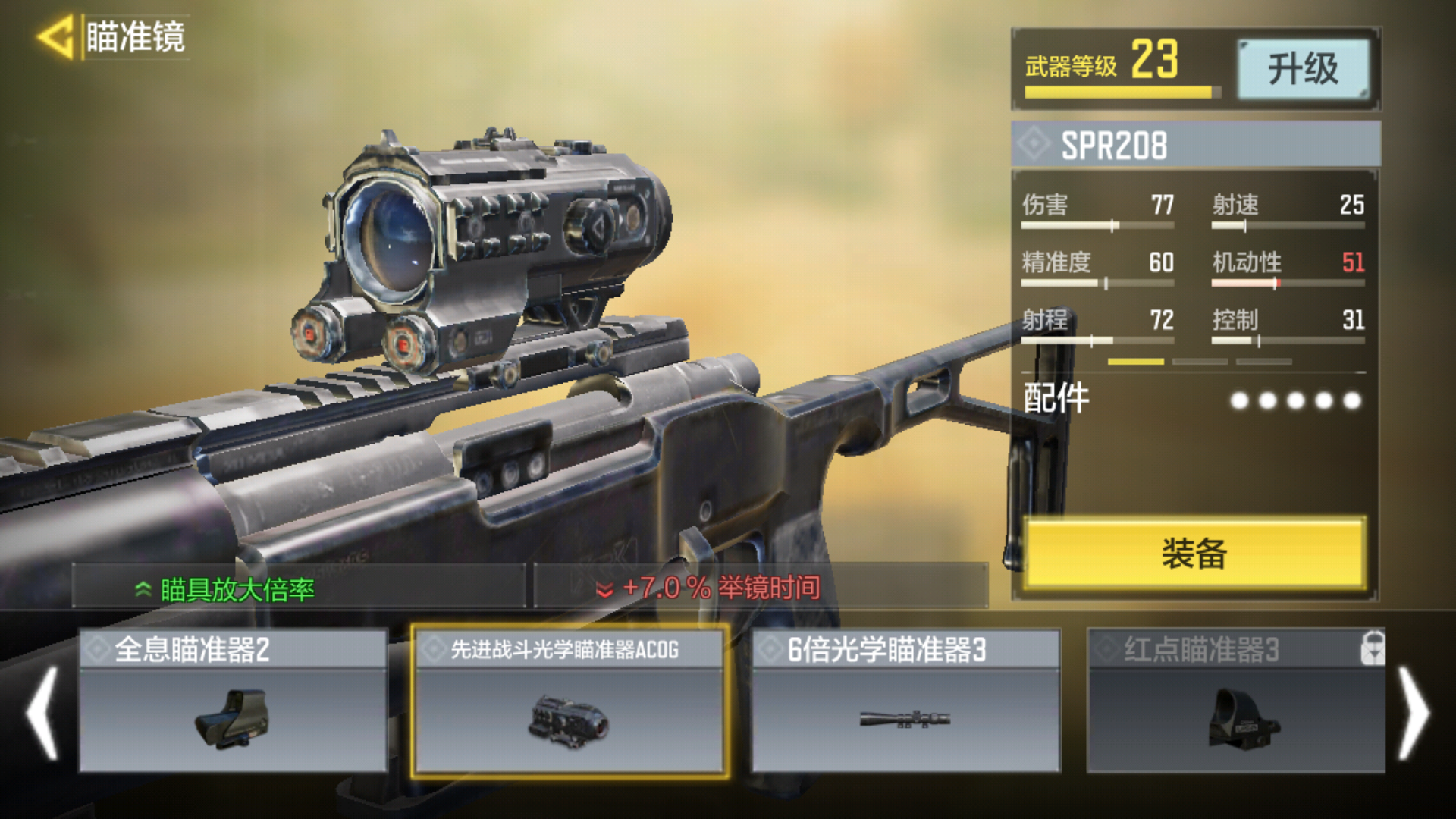Show more attachments with the right arrow

[x=1413, y=713]
